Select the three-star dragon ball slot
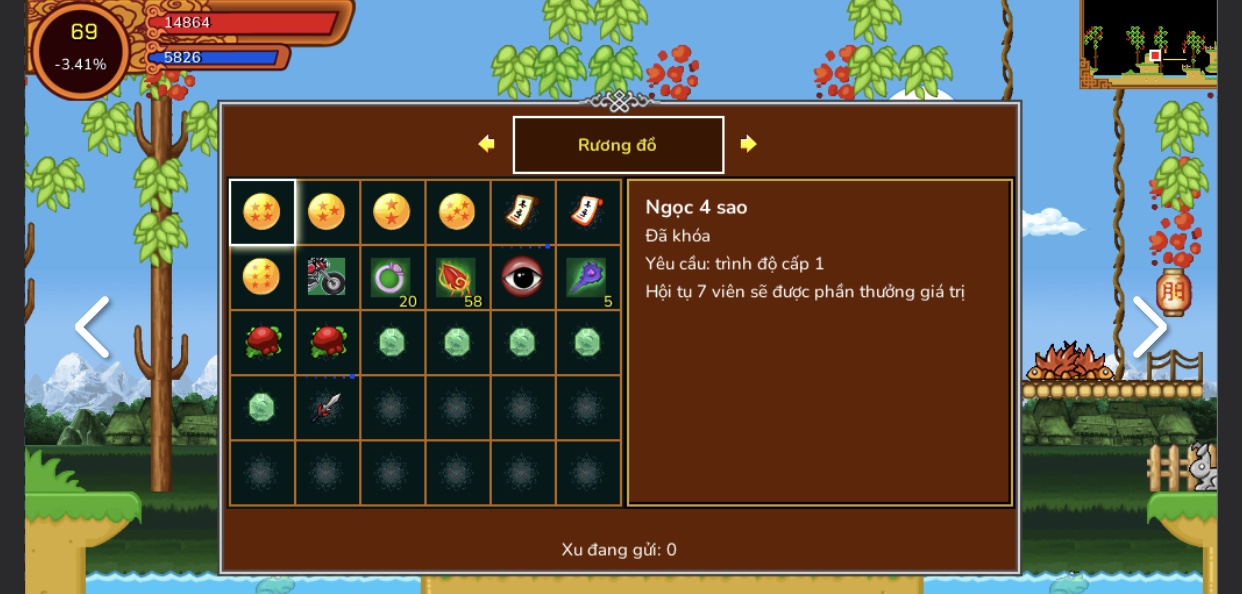Viewport: 1242px width, 594px height. coord(327,212)
